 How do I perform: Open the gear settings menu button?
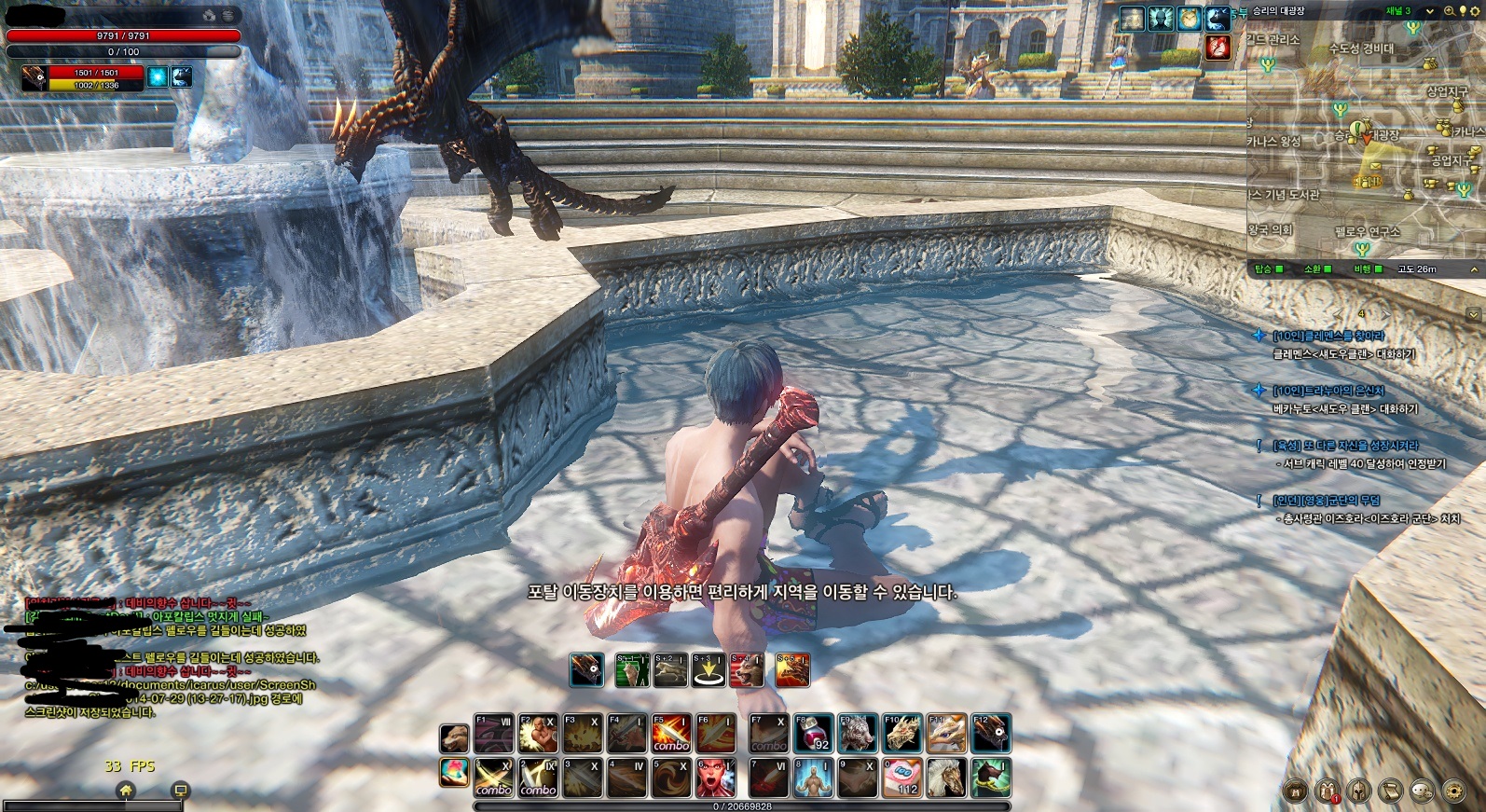1452,791
